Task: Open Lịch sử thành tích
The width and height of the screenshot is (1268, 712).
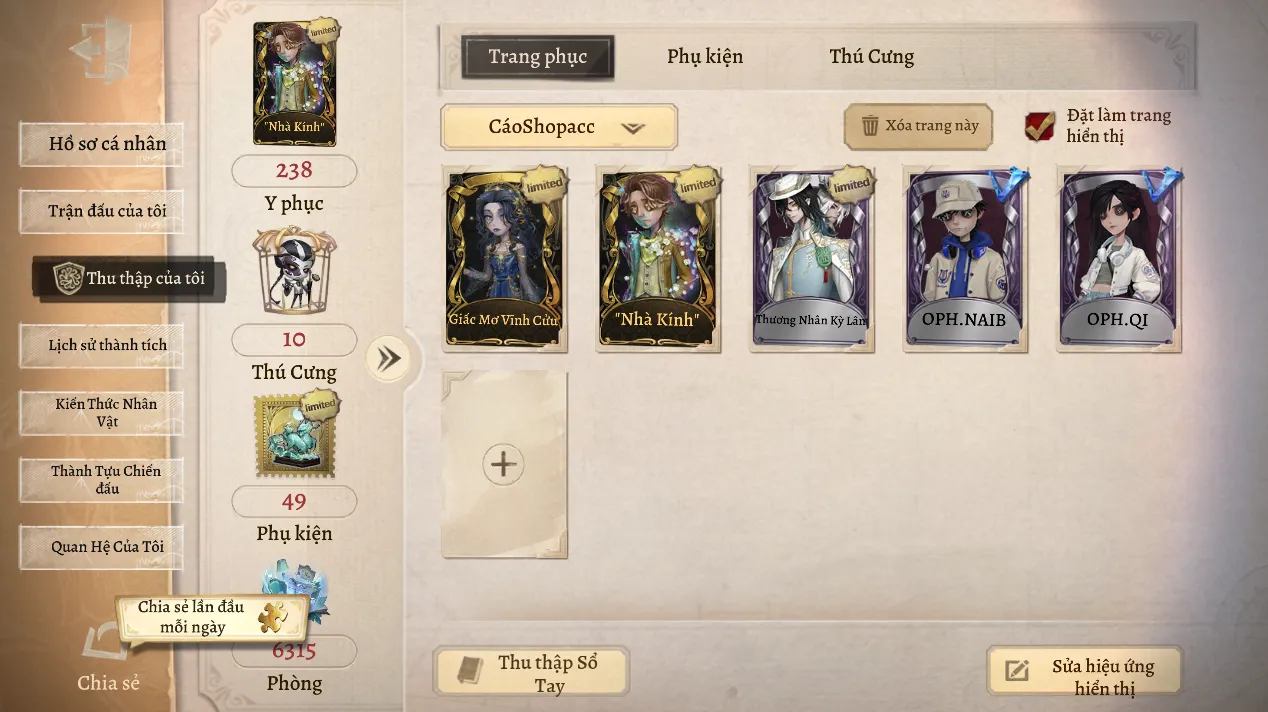Action: coord(101,345)
